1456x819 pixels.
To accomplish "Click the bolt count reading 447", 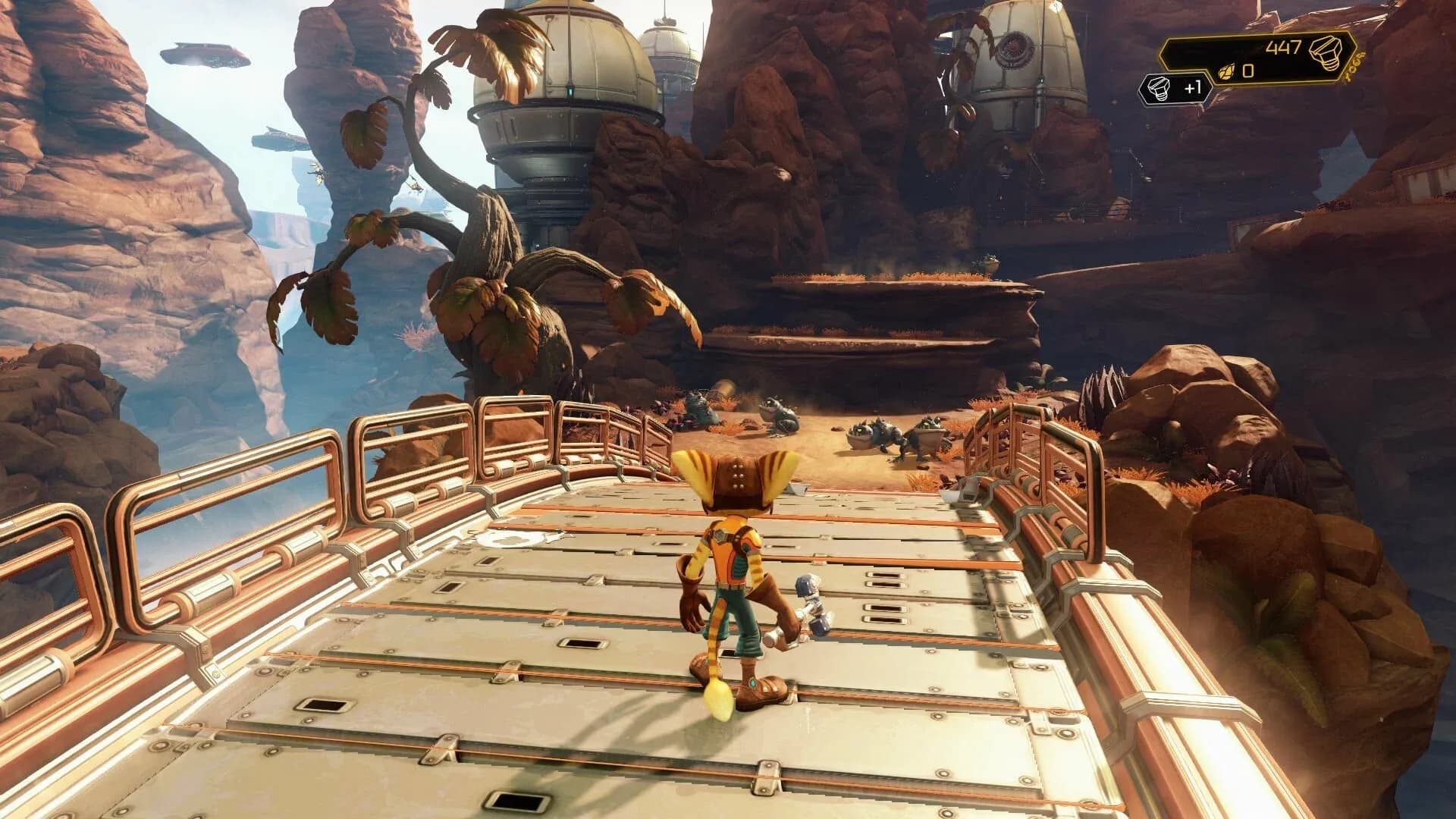I will click(x=1284, y=47).
